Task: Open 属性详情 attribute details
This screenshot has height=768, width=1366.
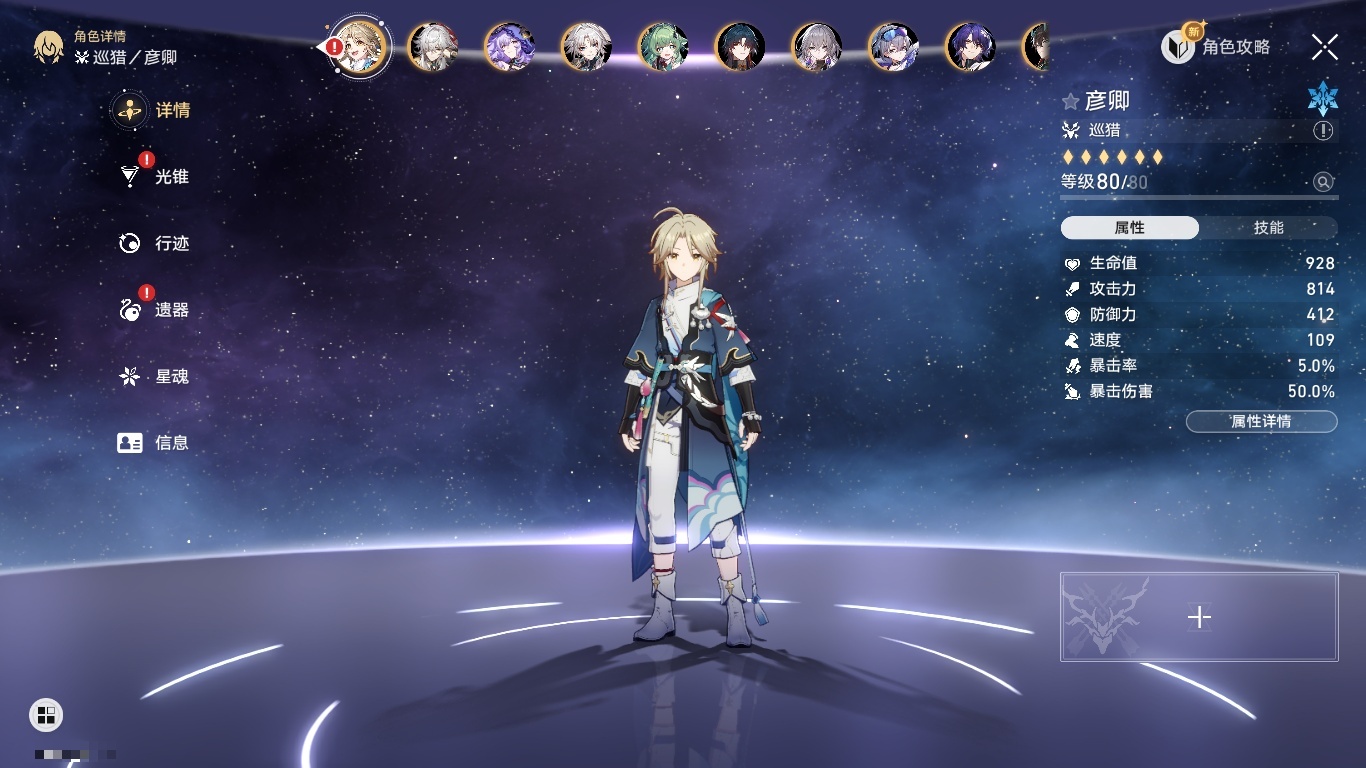Action: click(x=1261, y=422)
